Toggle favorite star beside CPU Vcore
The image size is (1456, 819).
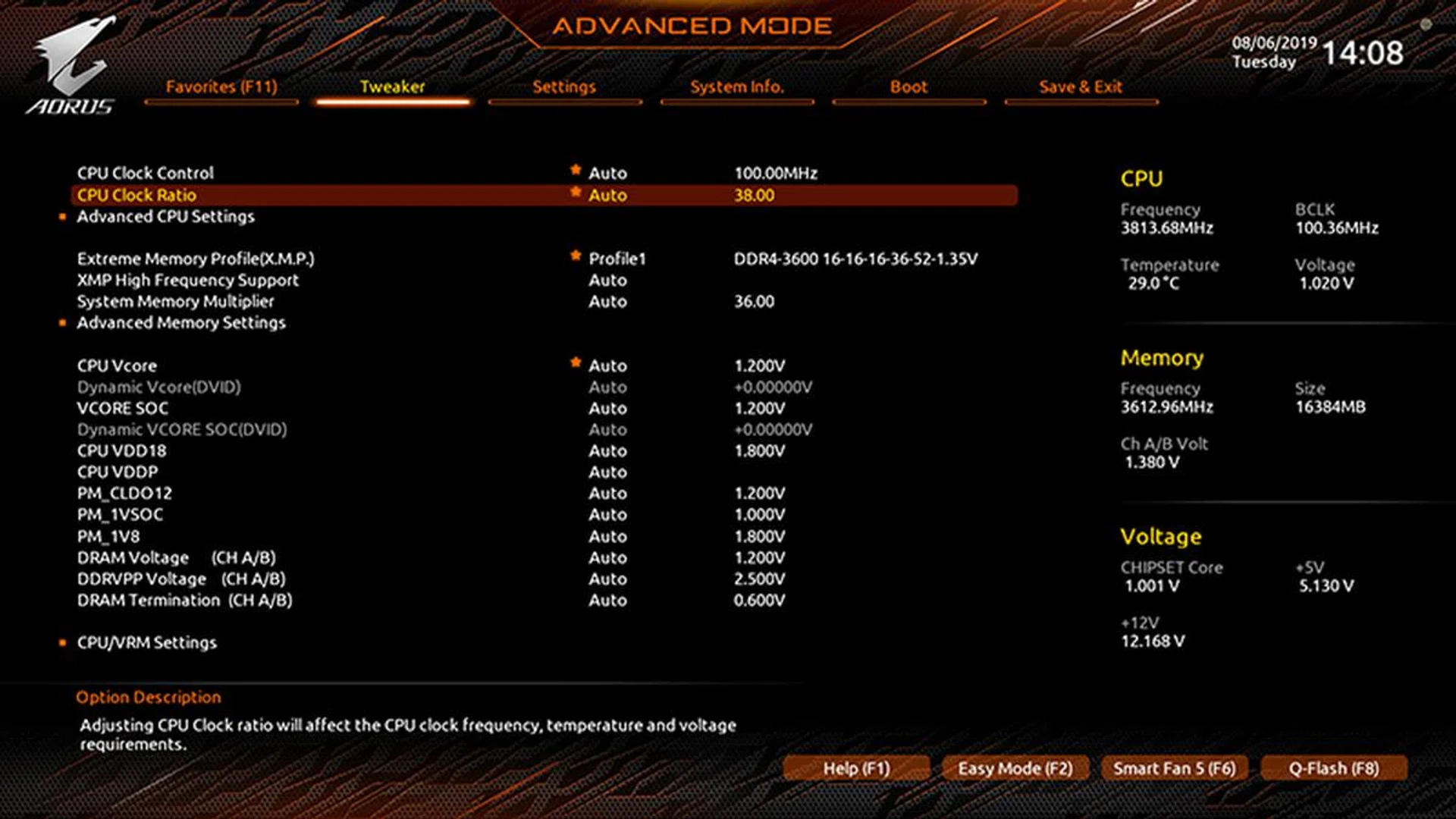coord(574,366)
